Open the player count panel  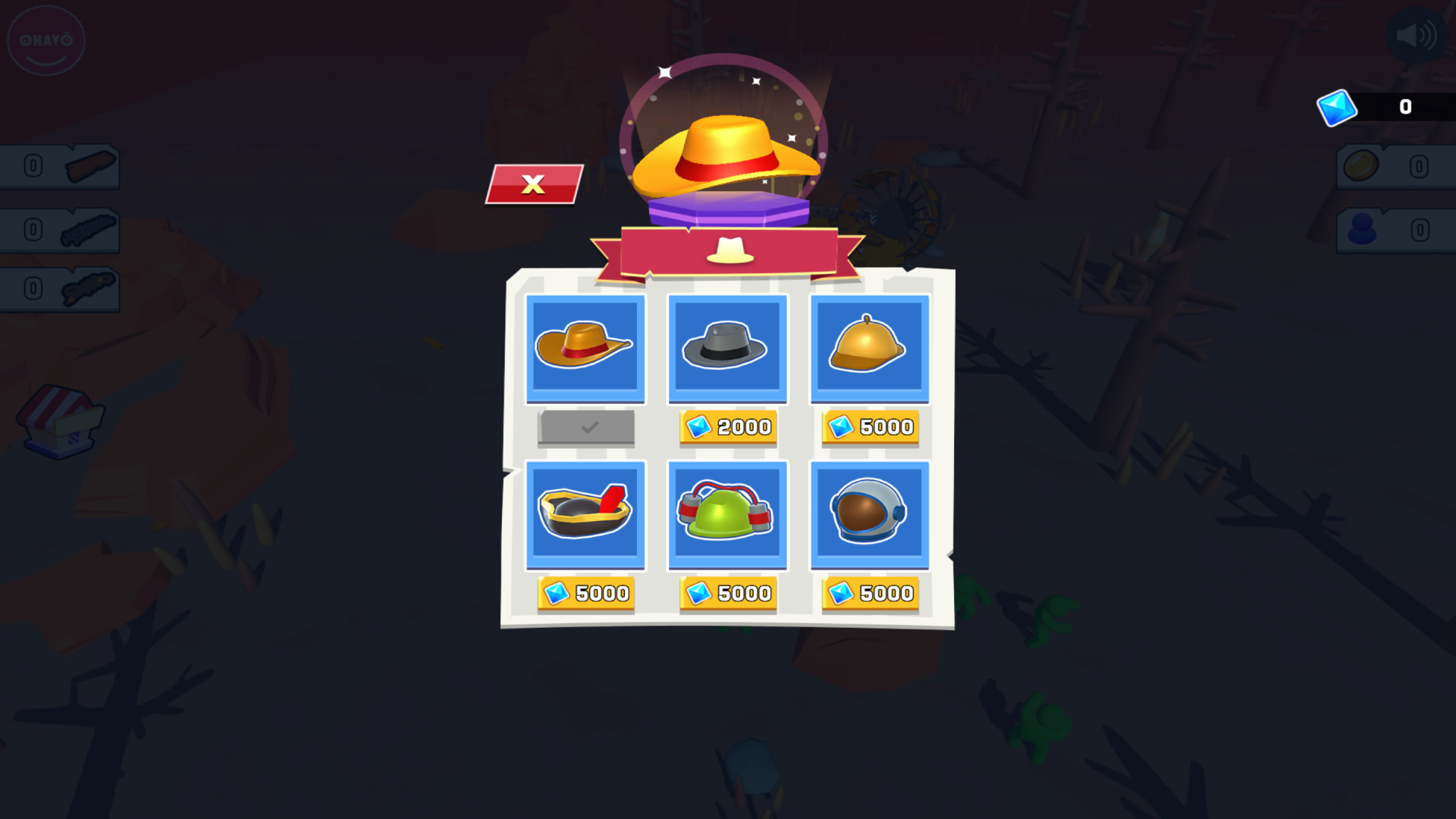coord(1395,231)
